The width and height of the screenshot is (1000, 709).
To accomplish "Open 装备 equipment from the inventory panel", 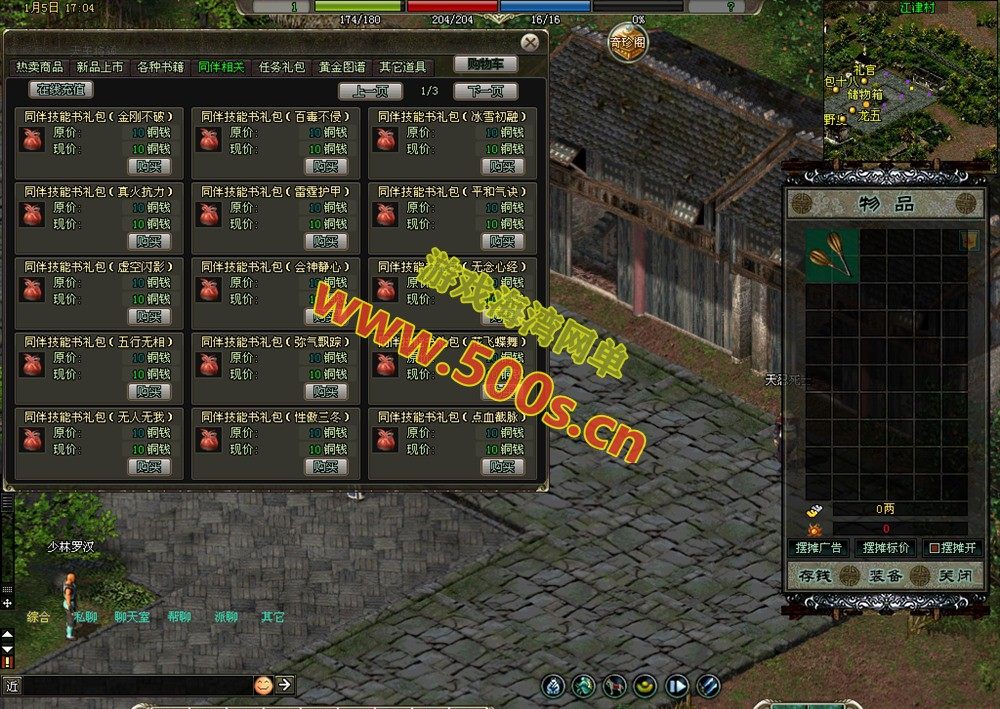I will coord(885,576).
